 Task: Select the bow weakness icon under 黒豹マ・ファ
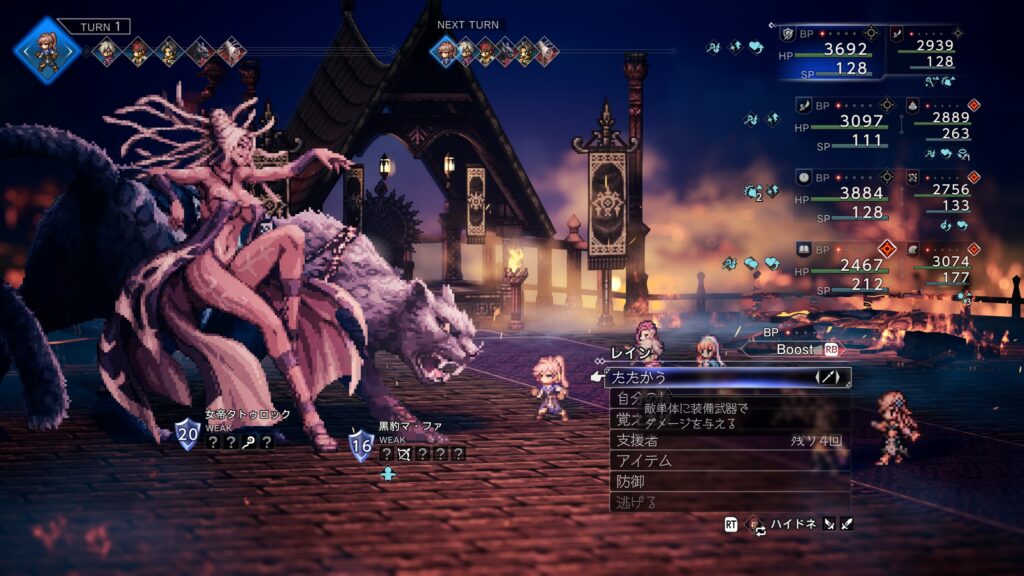tap(405, 453)
